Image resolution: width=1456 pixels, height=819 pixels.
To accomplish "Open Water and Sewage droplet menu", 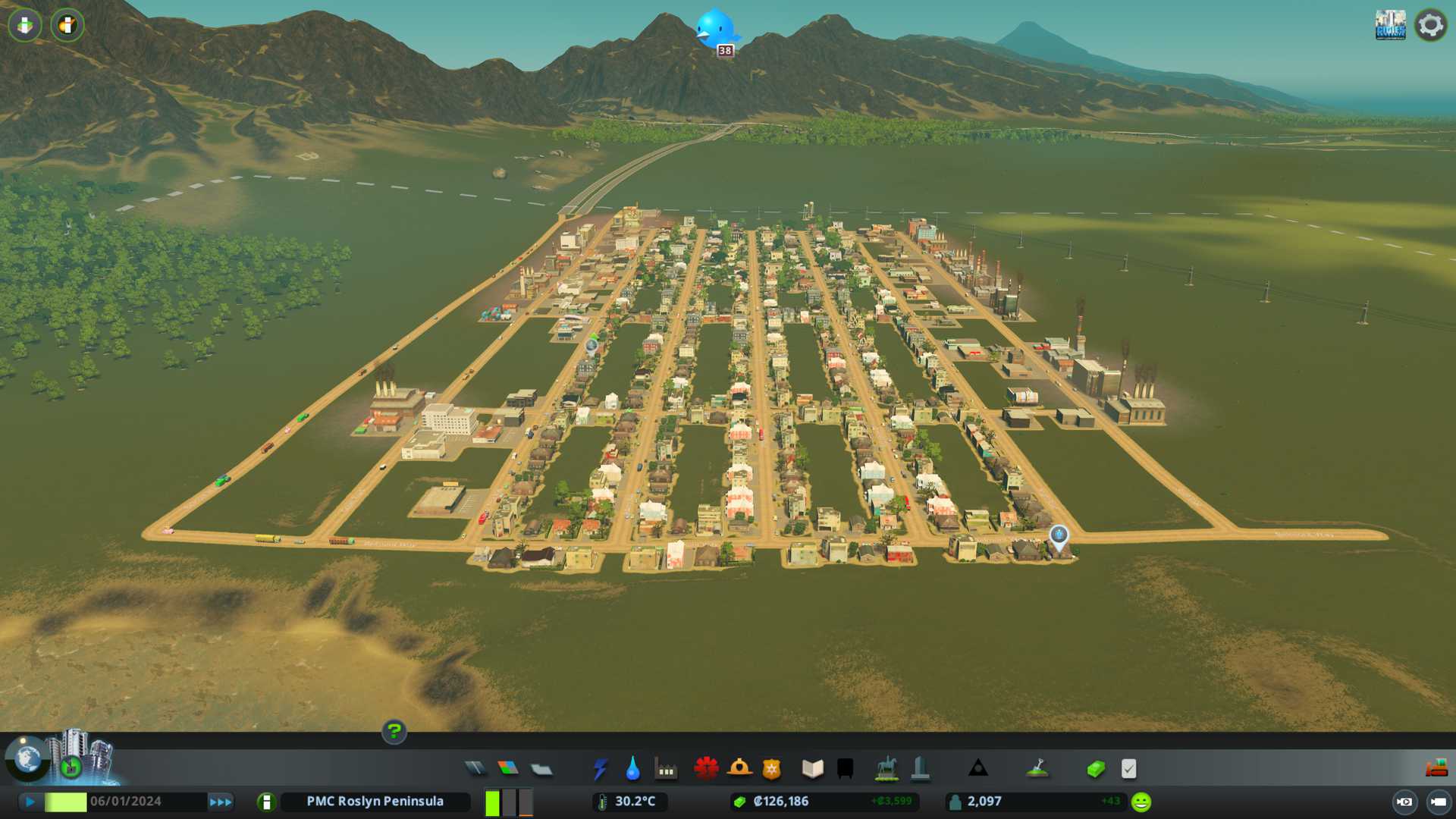I will point(632,769).
